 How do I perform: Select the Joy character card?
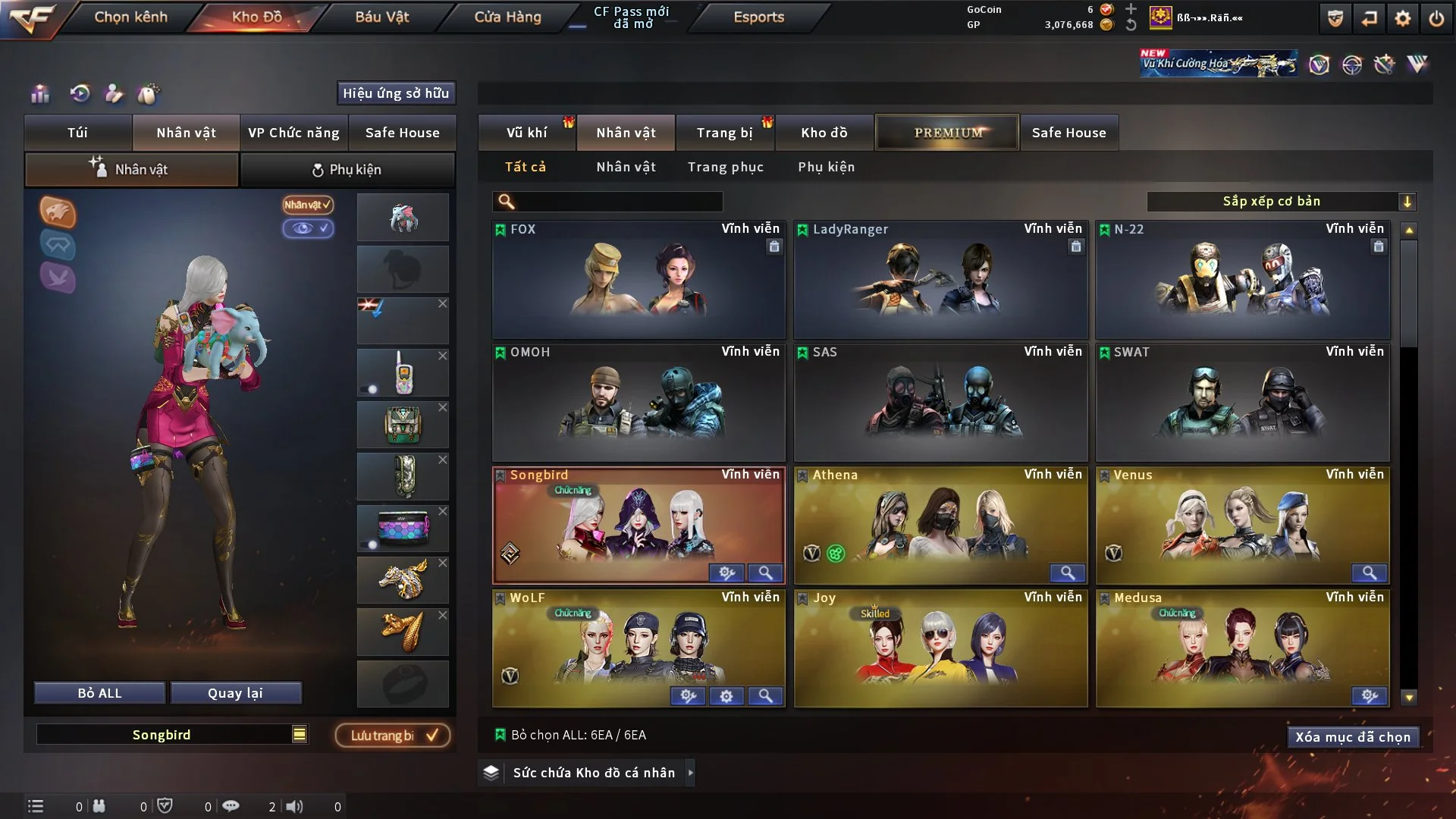[940, 648]
